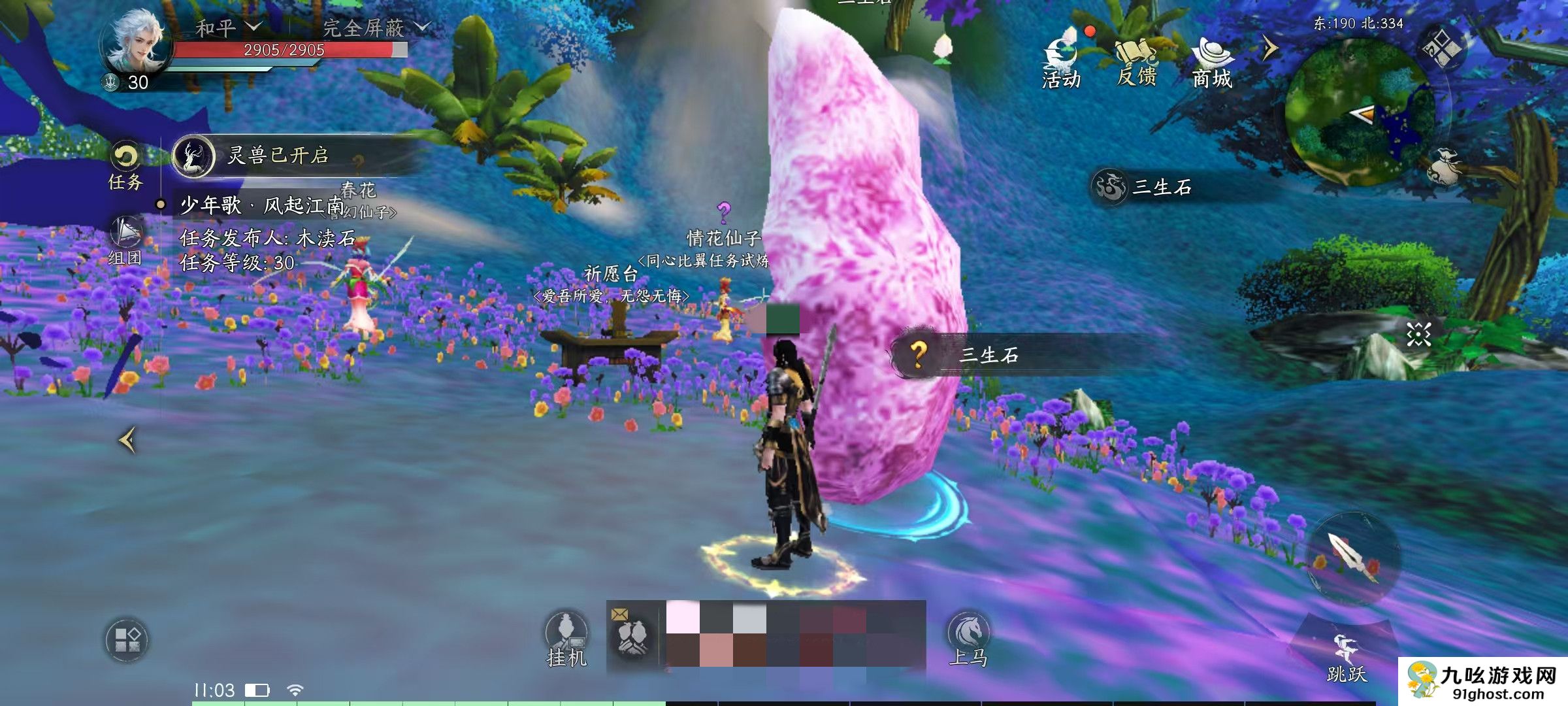Image resolution: width=1568 pixels, height=706 pixels.
Task: Tap the 跳跃 jump button
Action: [1347, 657]
